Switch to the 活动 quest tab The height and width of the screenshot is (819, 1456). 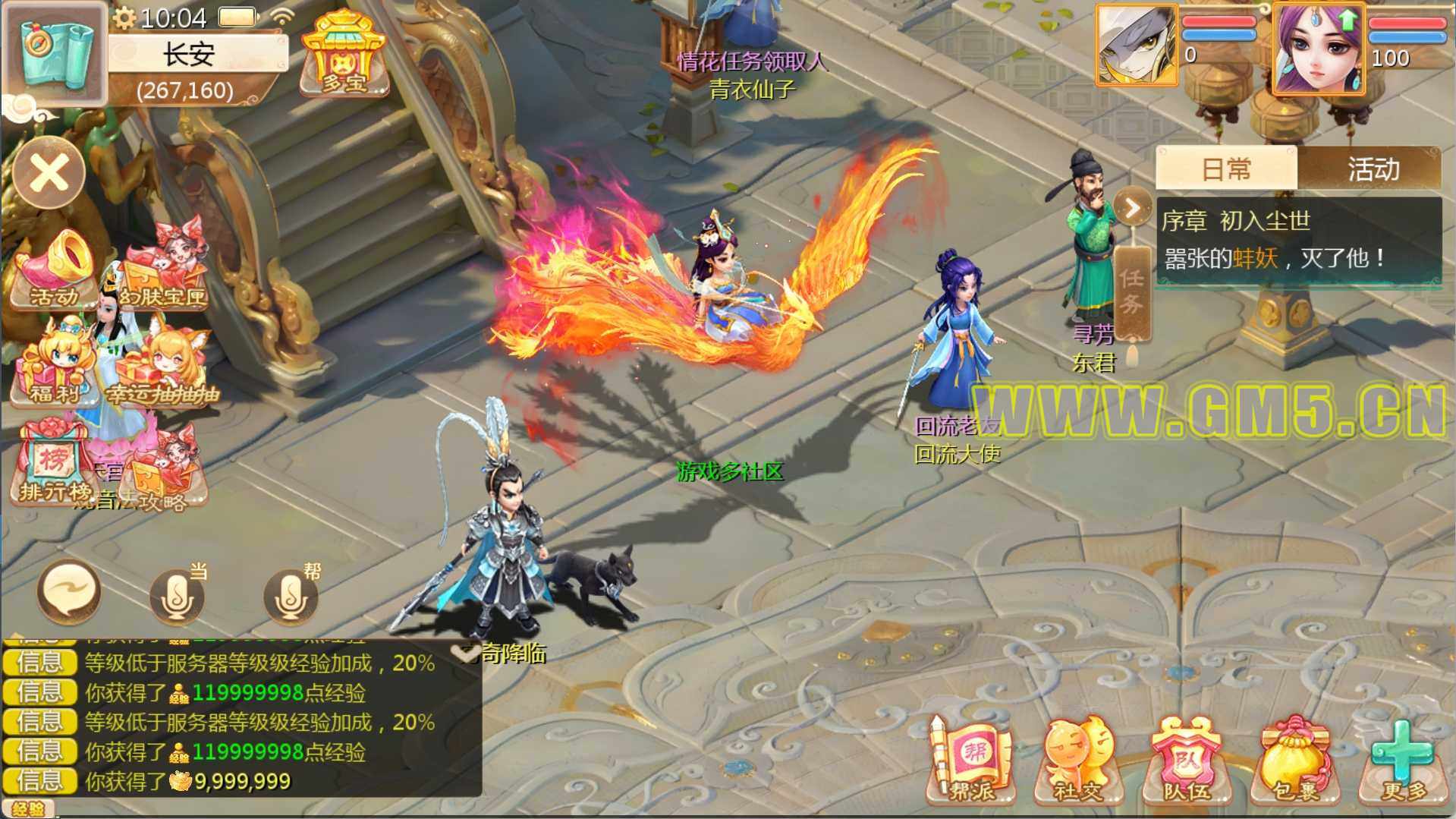(x=1372, y=169)
